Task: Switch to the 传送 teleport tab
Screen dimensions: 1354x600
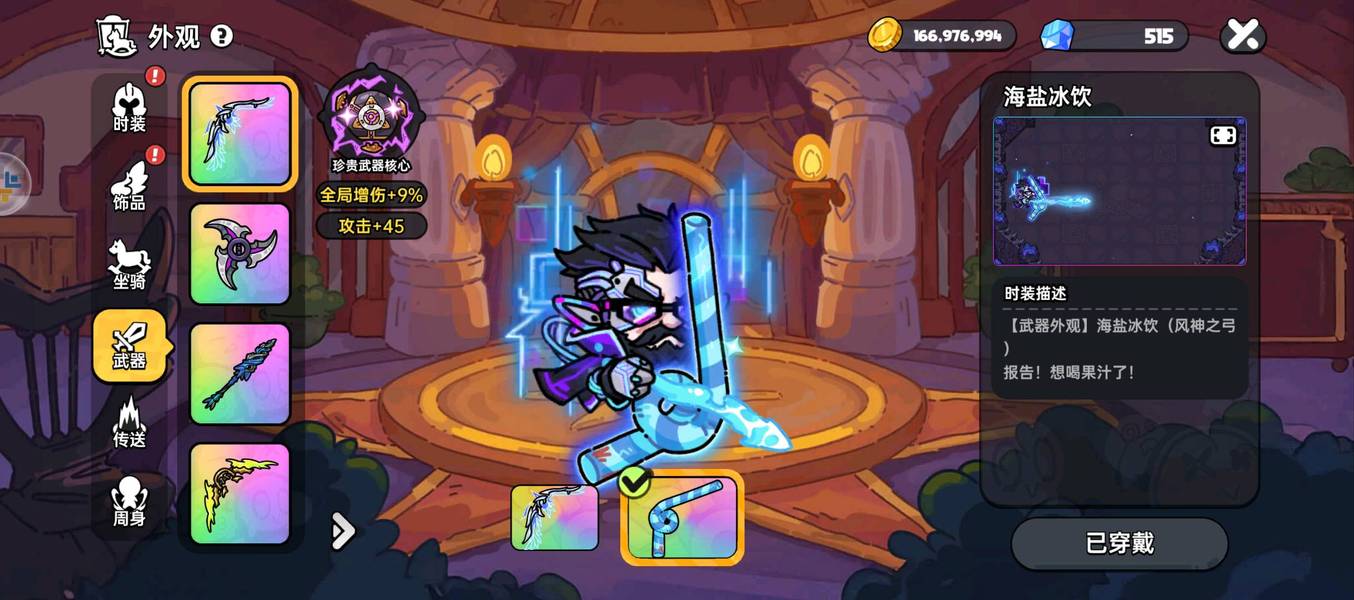Action: click(129, 422)
